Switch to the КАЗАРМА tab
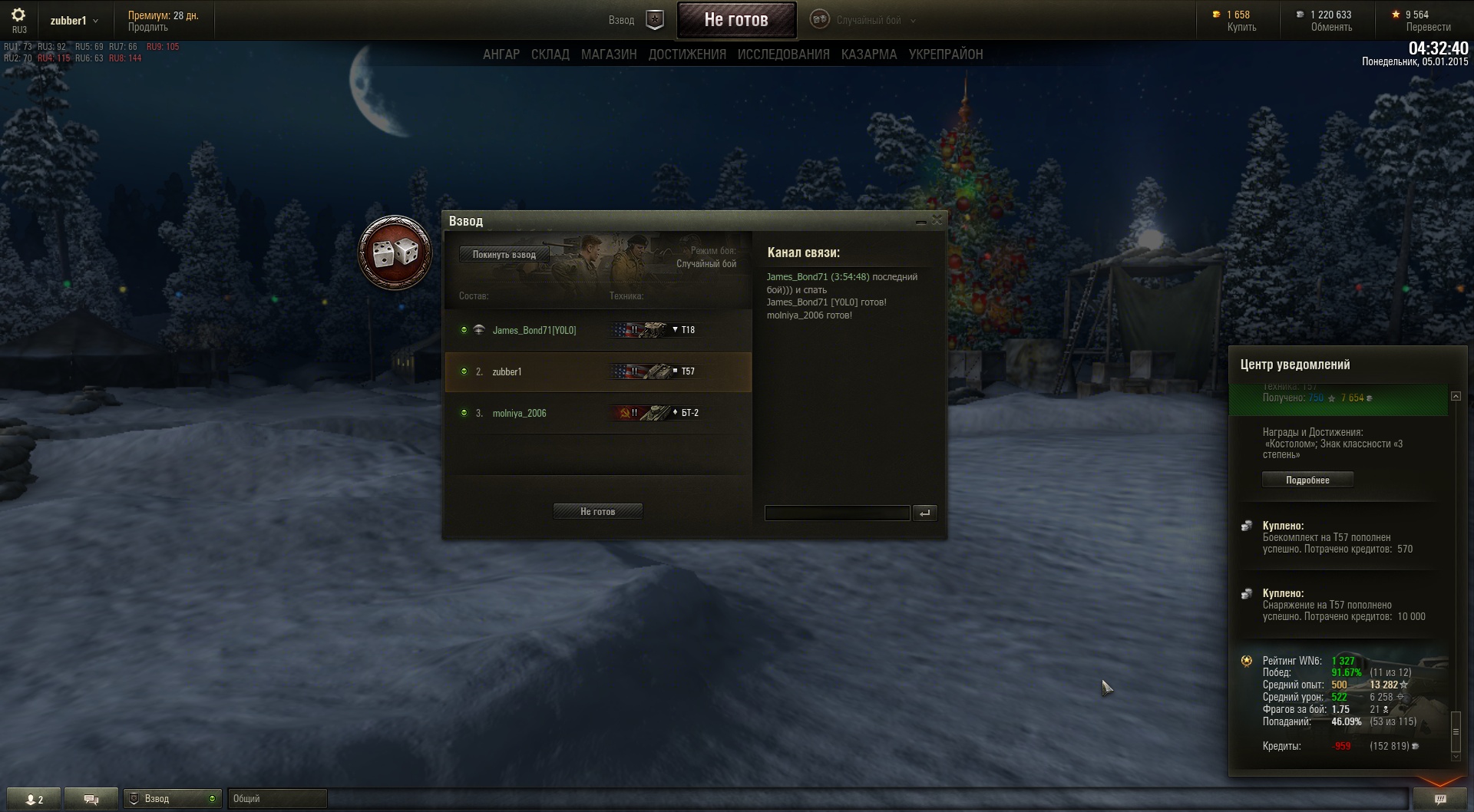The height and width of the screenshot is (812, 1474). coord(868,54)
